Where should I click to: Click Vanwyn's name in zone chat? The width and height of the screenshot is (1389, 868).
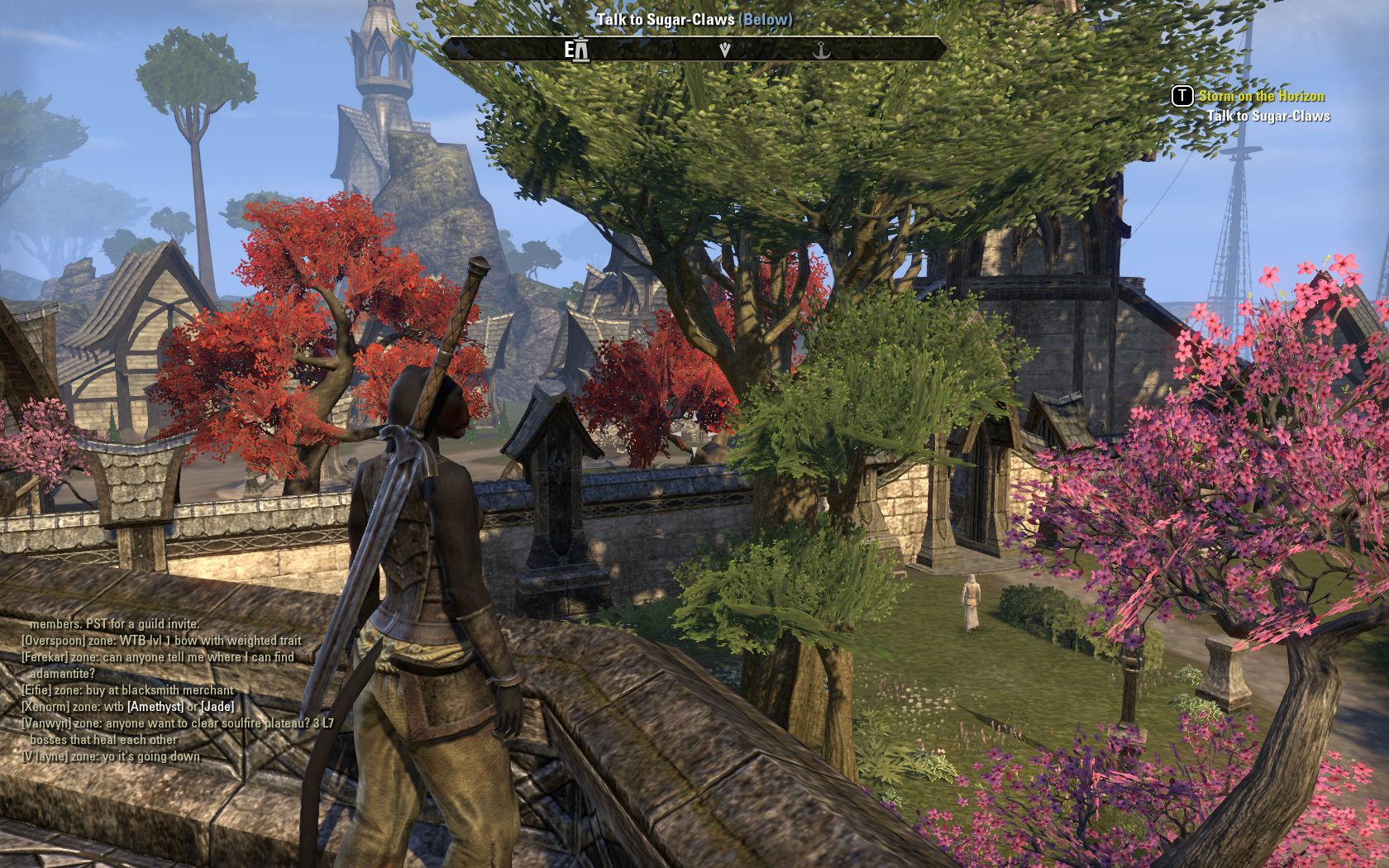(x=46, y=723)
